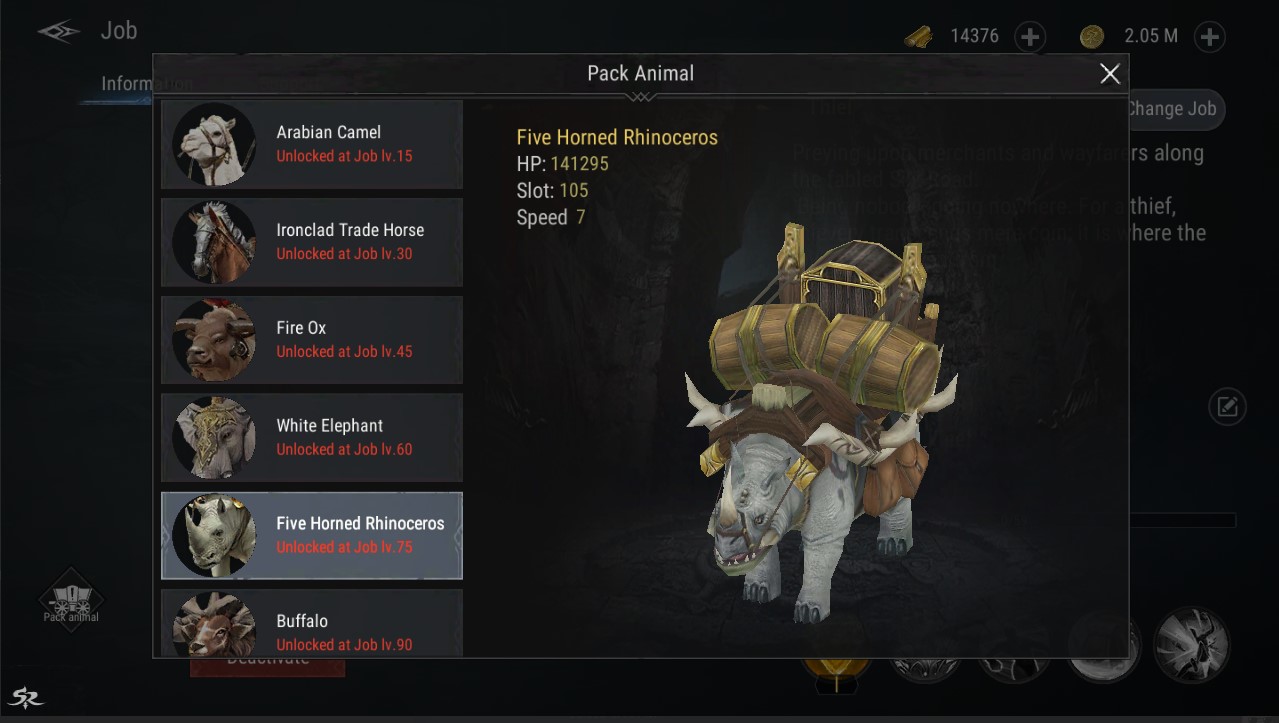1279x723 pixels.
Task: Choose the Buffalo pack animal
Action: [312, 625]
